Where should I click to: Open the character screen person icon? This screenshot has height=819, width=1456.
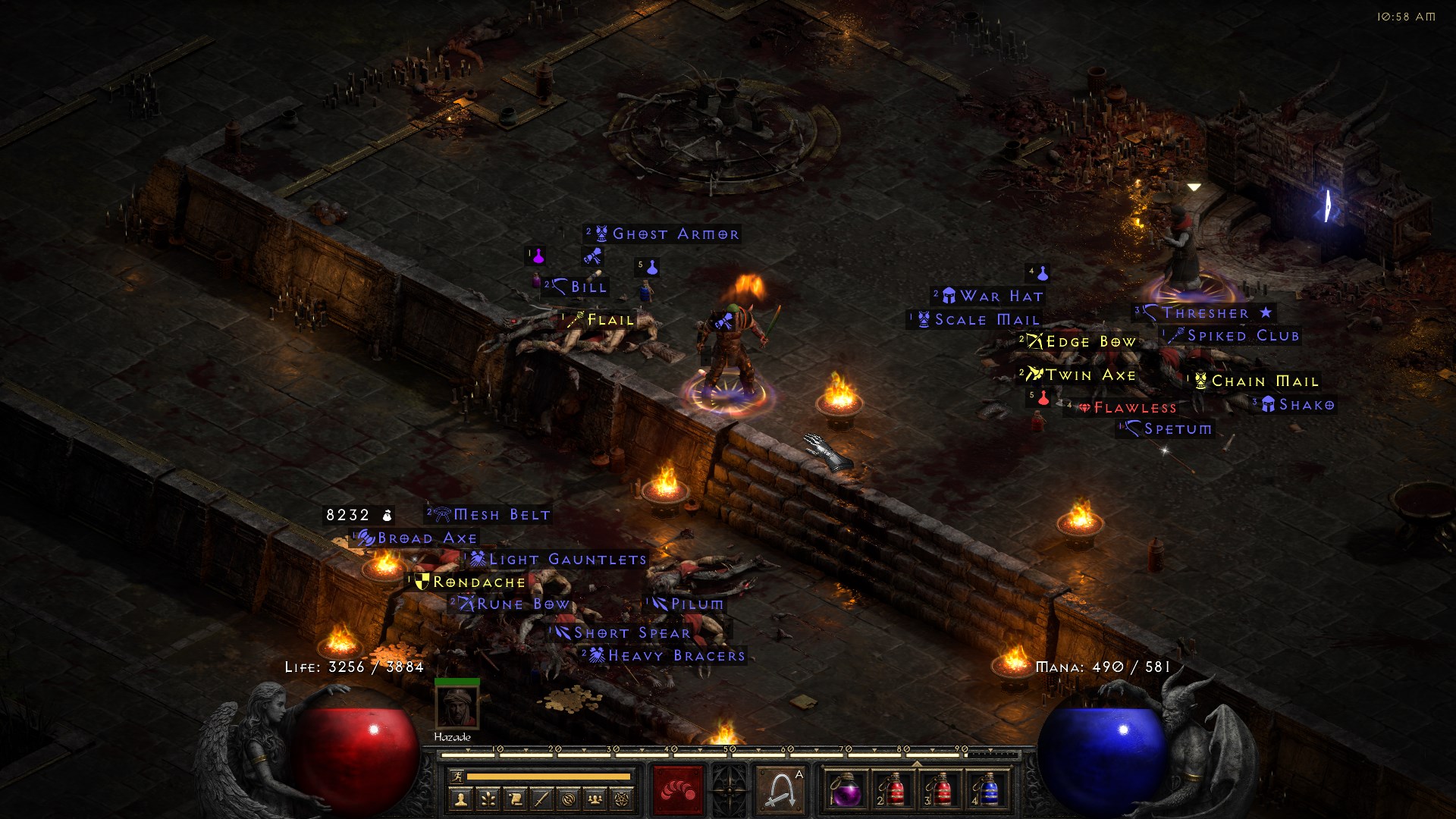[x=460, y=800]
